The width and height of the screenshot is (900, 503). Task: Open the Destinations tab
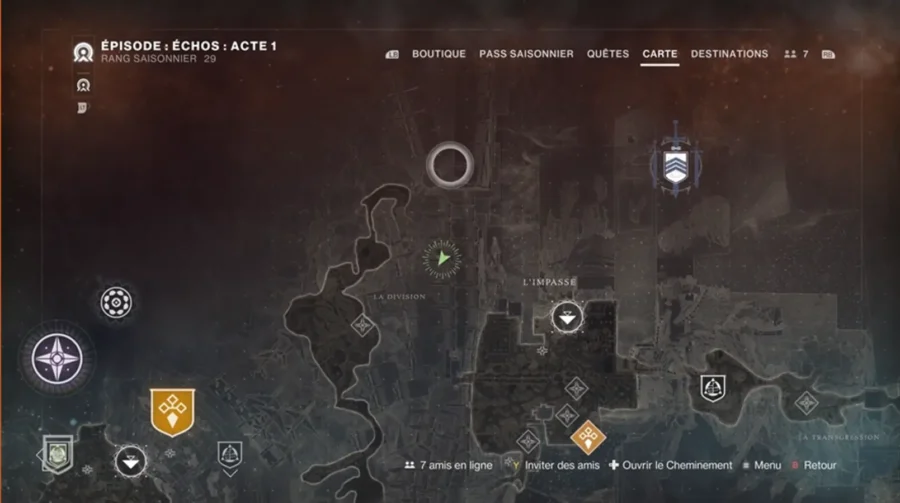click(x=729, y=54)
